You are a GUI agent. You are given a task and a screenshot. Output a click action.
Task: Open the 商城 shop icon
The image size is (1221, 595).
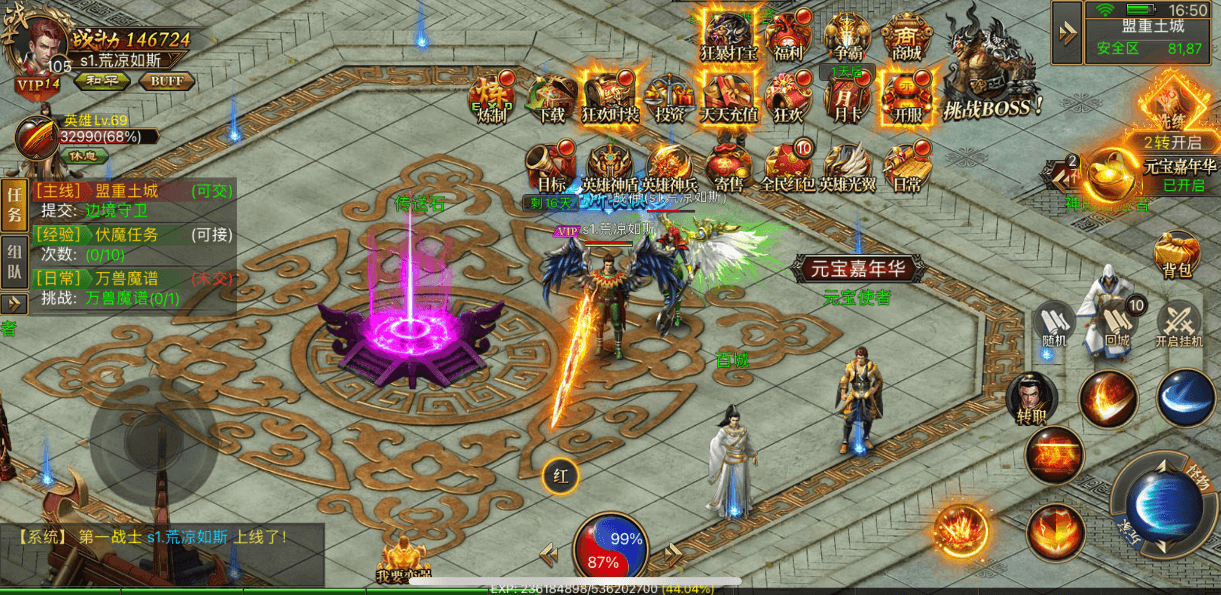[x=905, y=37]
